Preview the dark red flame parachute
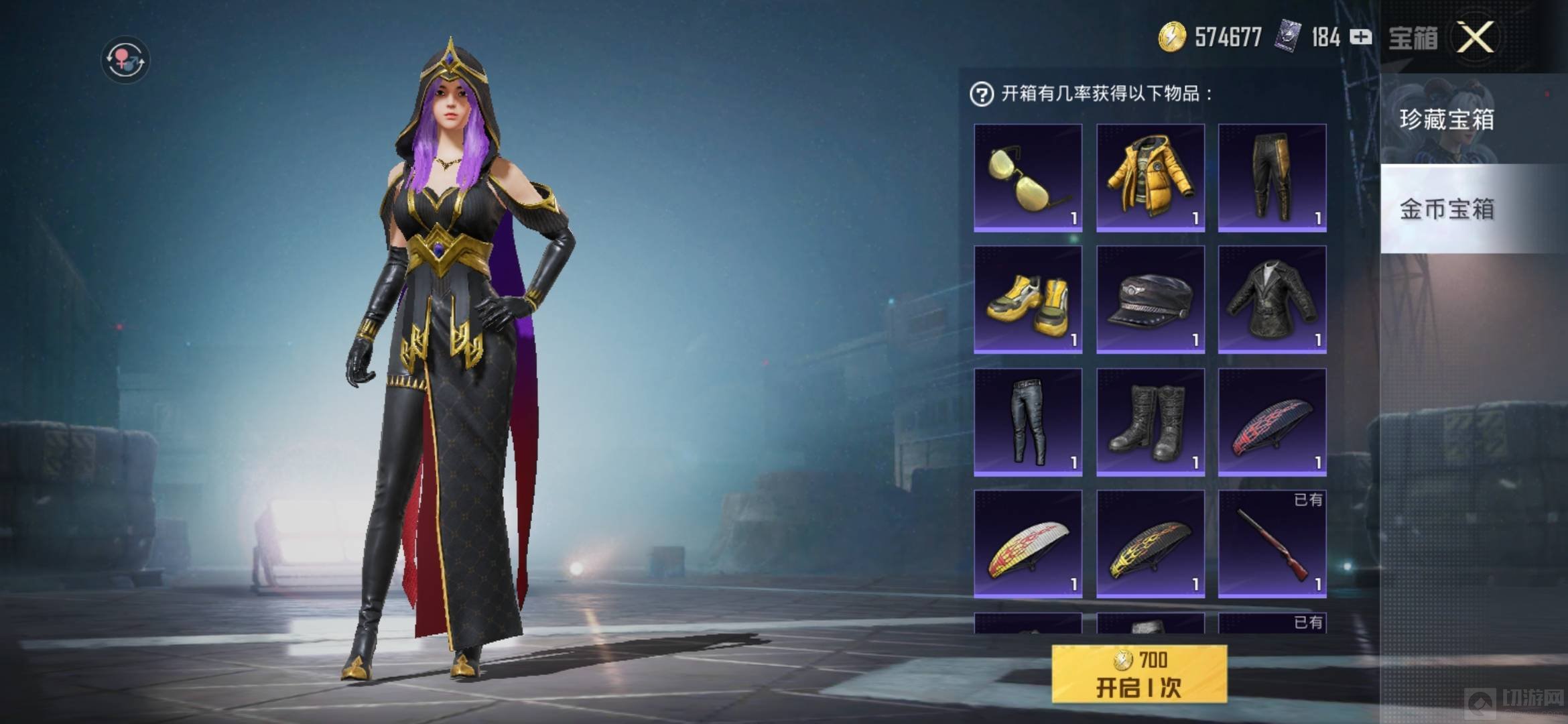The height and width of the screenshot is (724, 1568). pos(1272,422)
